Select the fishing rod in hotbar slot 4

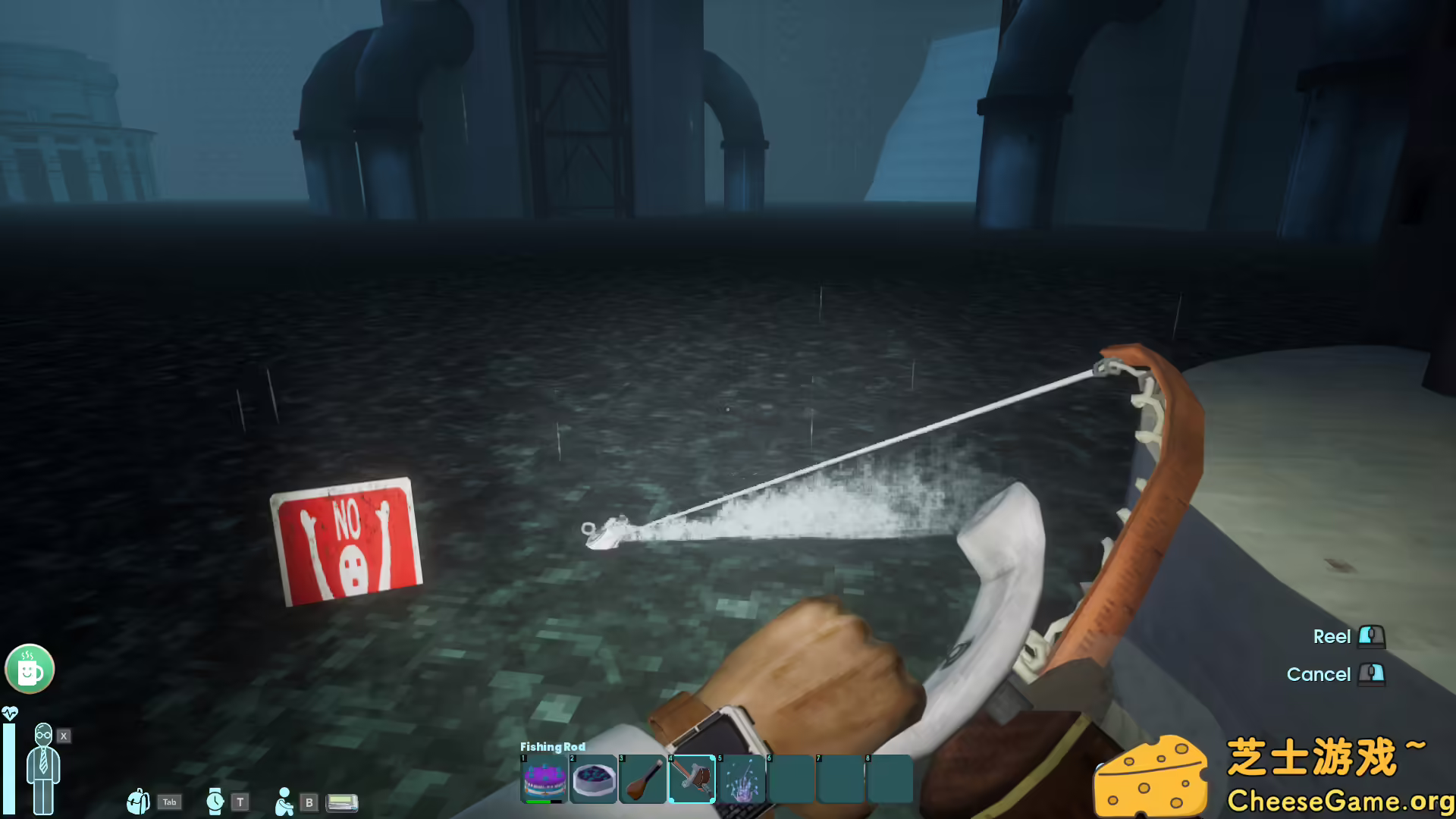click(693, 779)
